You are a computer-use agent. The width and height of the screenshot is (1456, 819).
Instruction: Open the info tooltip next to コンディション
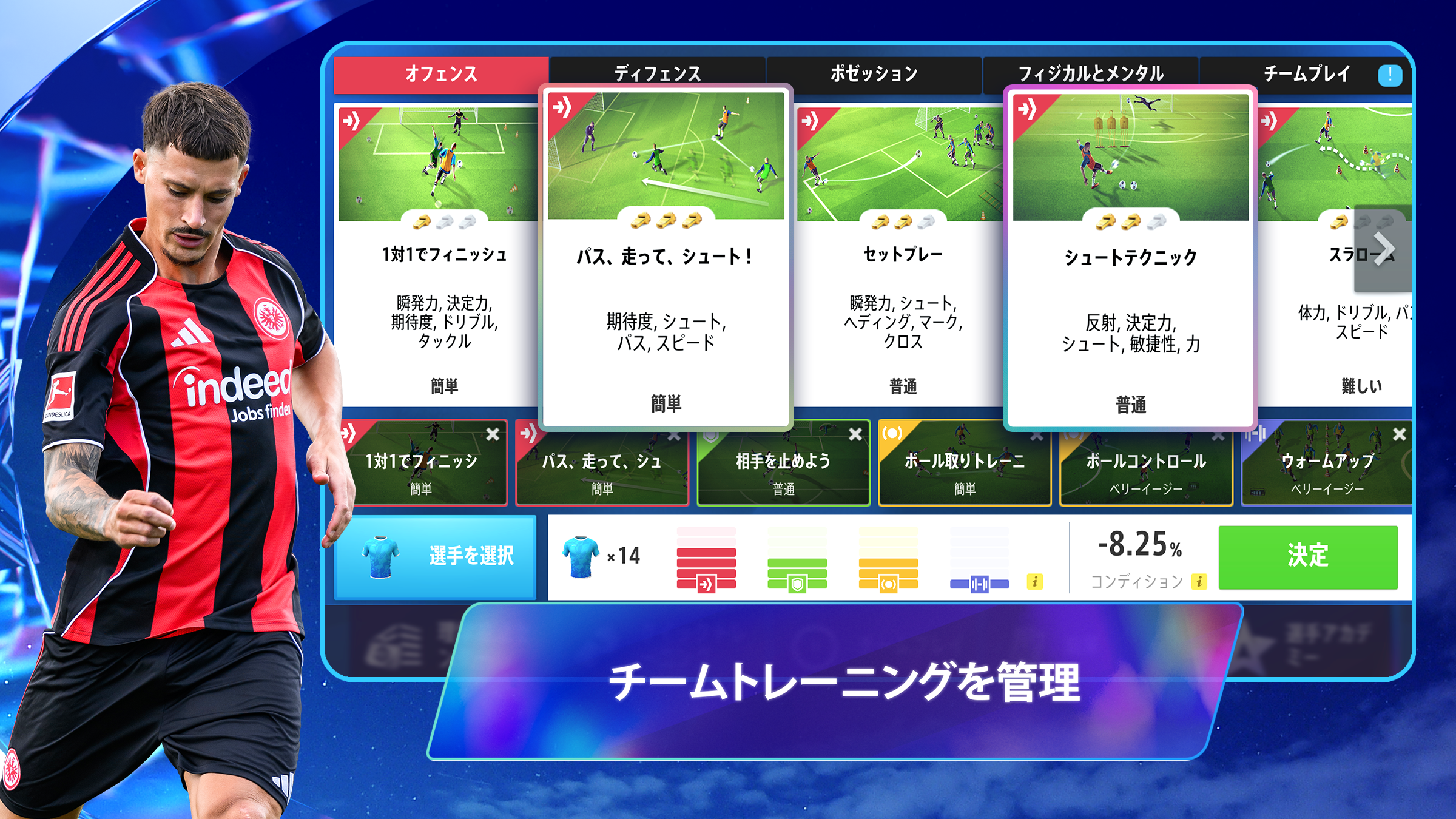click(x=1199, y=581)
